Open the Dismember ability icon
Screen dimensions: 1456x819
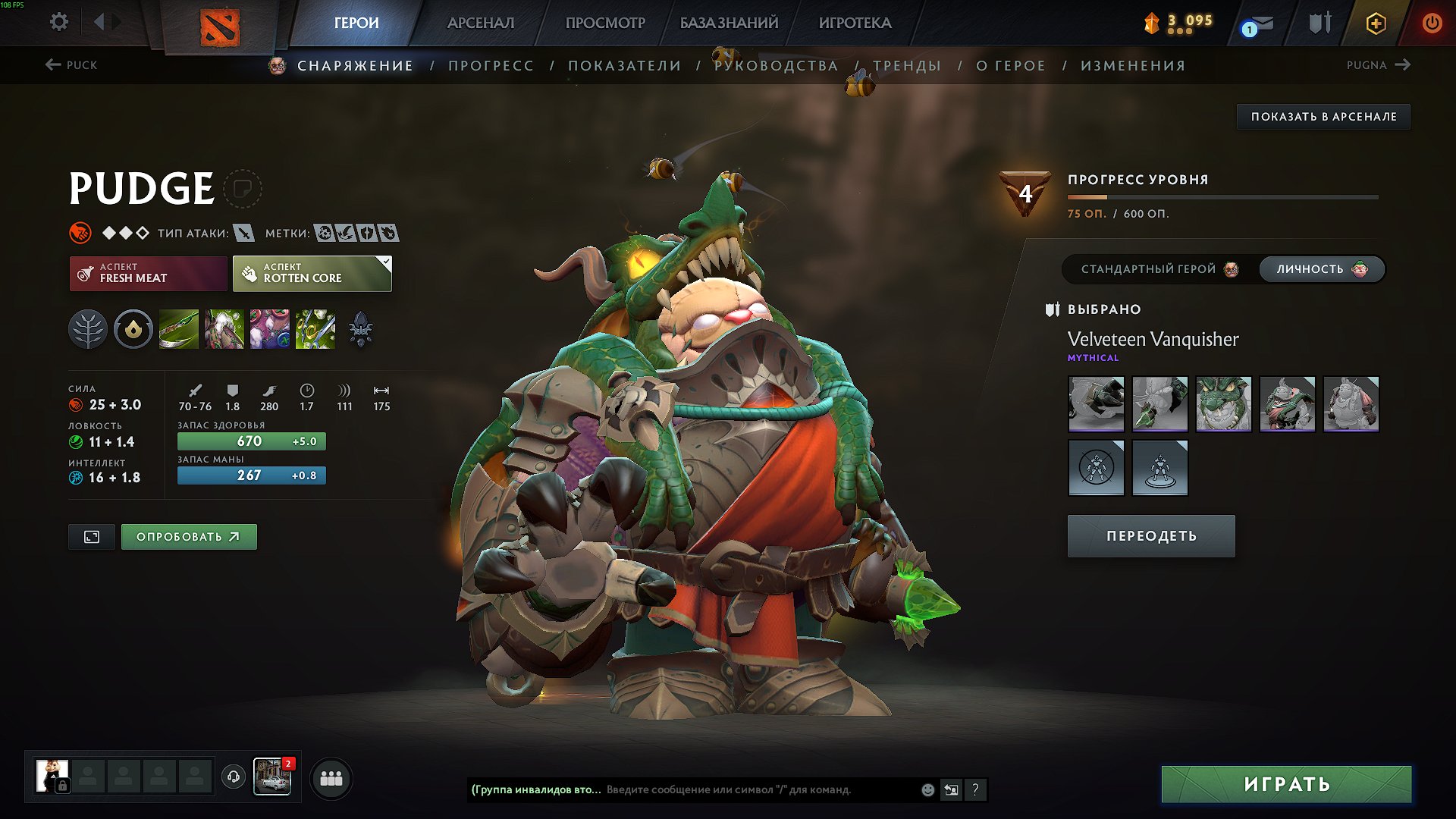[x=315, y=328]
